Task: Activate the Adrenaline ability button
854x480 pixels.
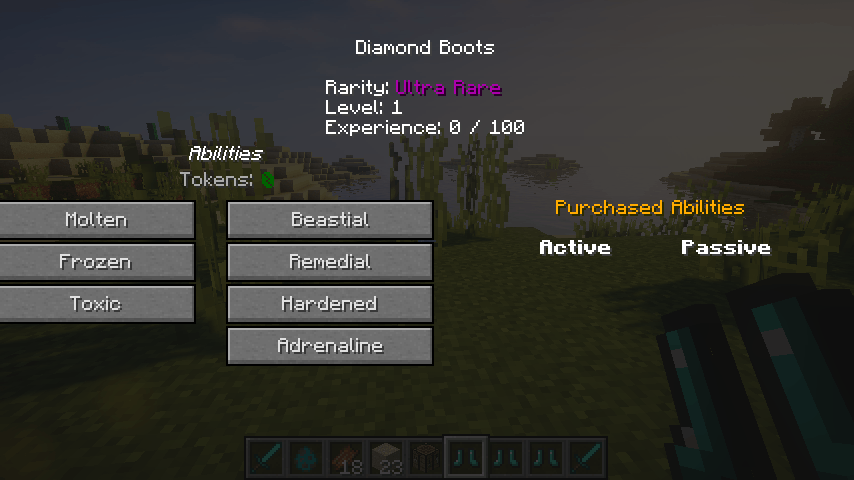Action: pos(330,346)
